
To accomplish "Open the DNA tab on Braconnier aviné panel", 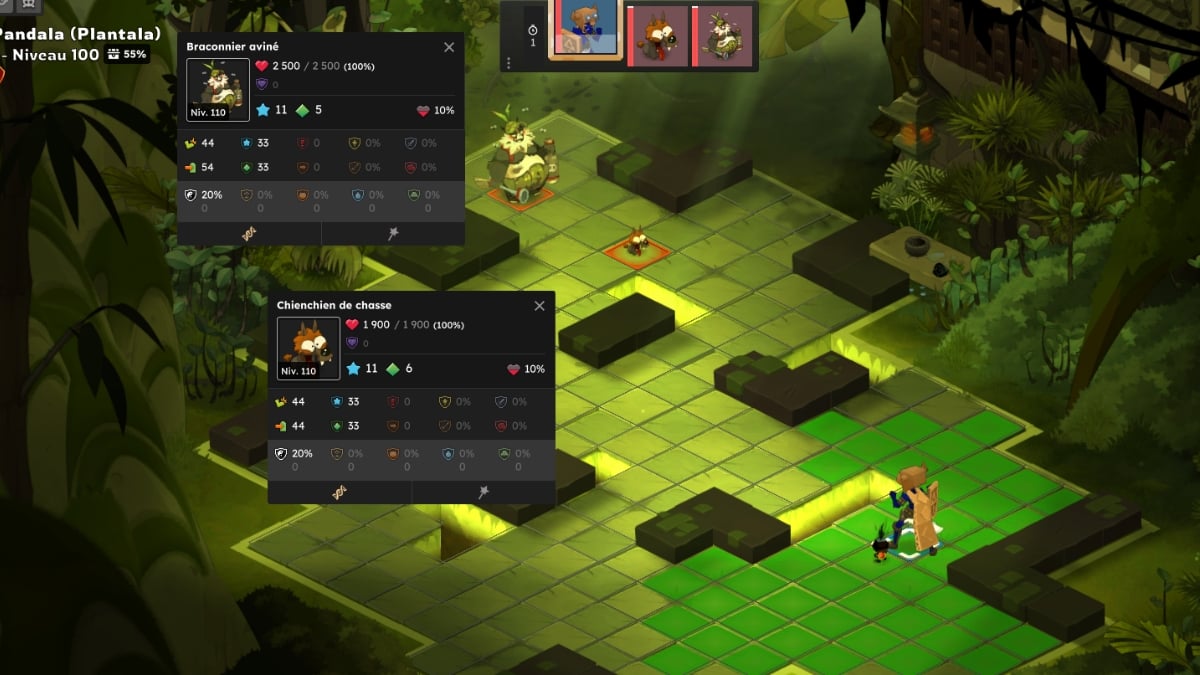I will point(249,233).
